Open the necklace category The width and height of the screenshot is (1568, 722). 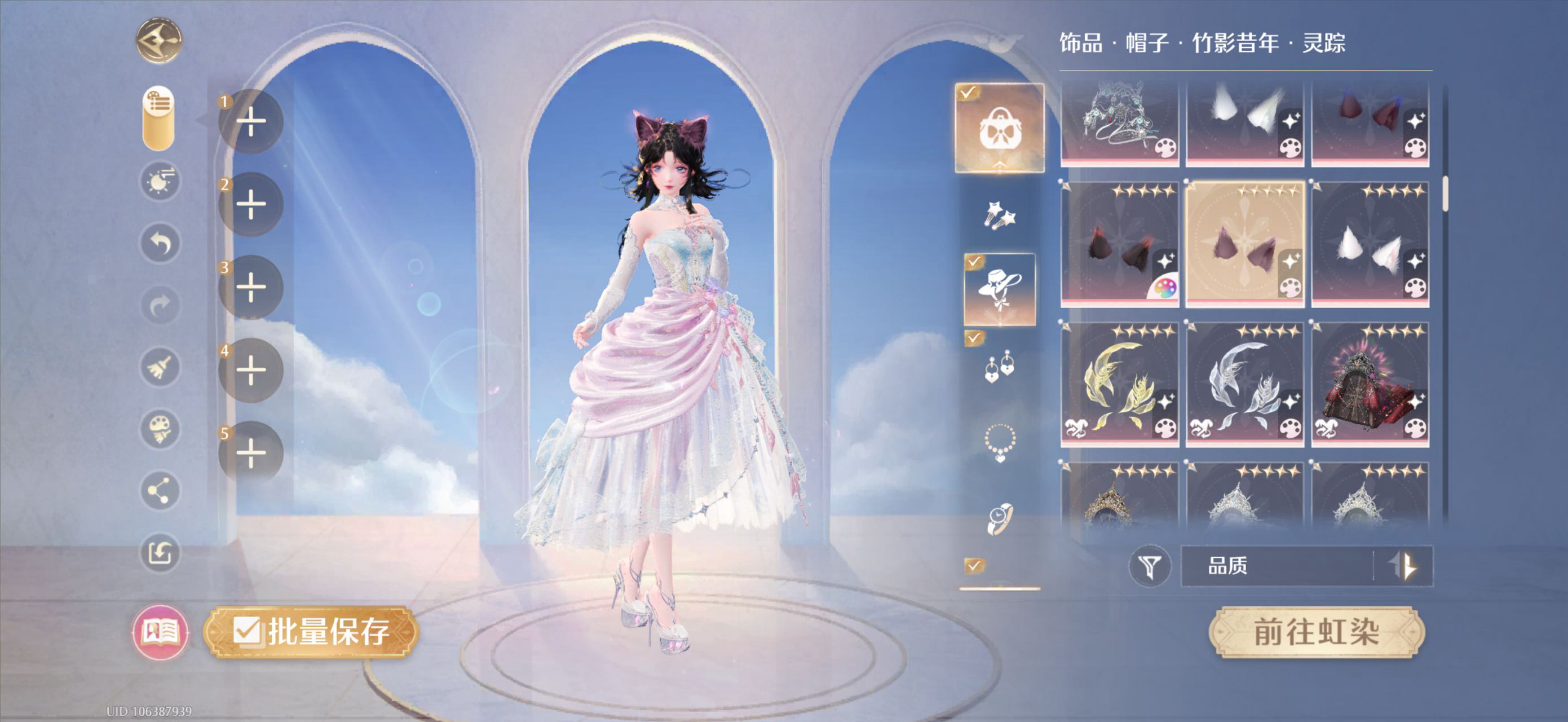click(1000, 443)
